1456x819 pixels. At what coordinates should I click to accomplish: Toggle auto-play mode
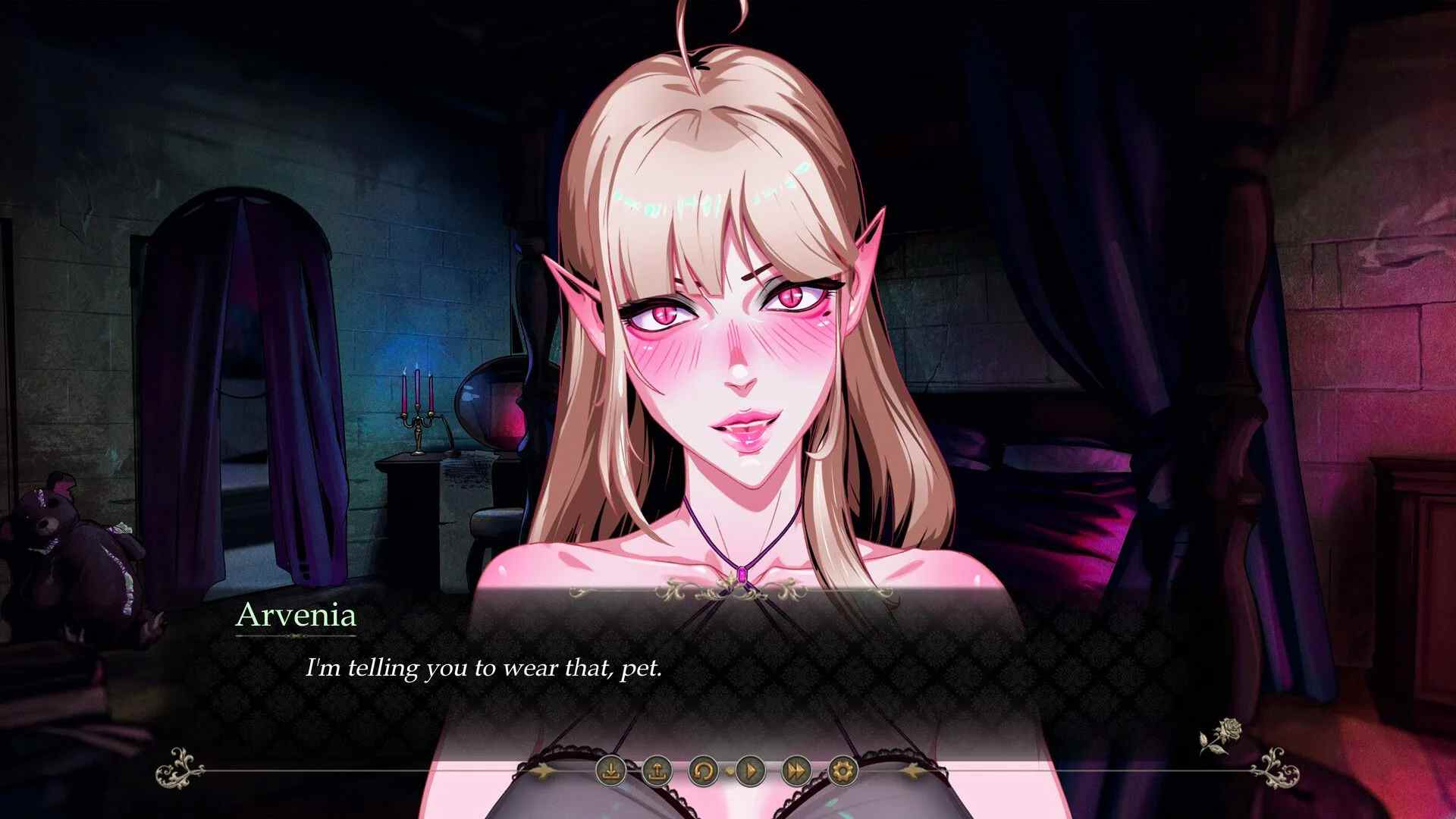click(751, 771)
